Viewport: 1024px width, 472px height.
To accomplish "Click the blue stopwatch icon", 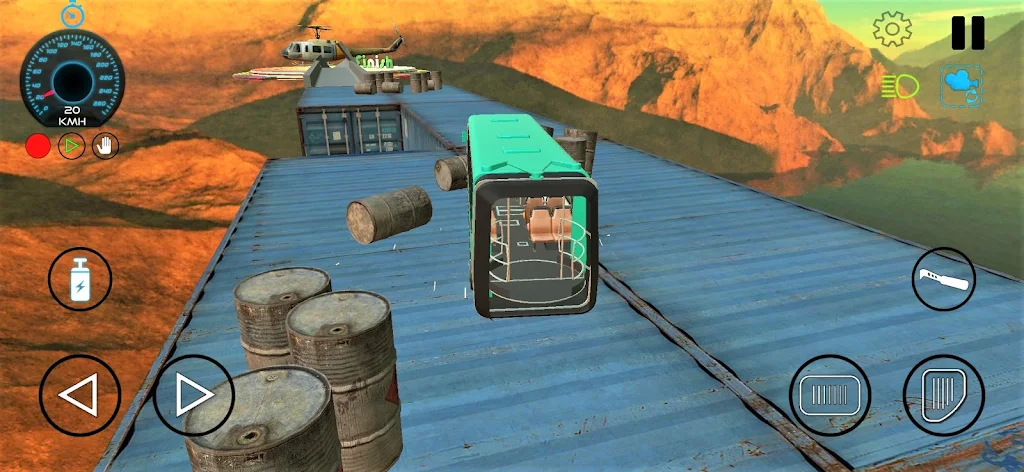I will pyautogui.click(x=71, y=14).
